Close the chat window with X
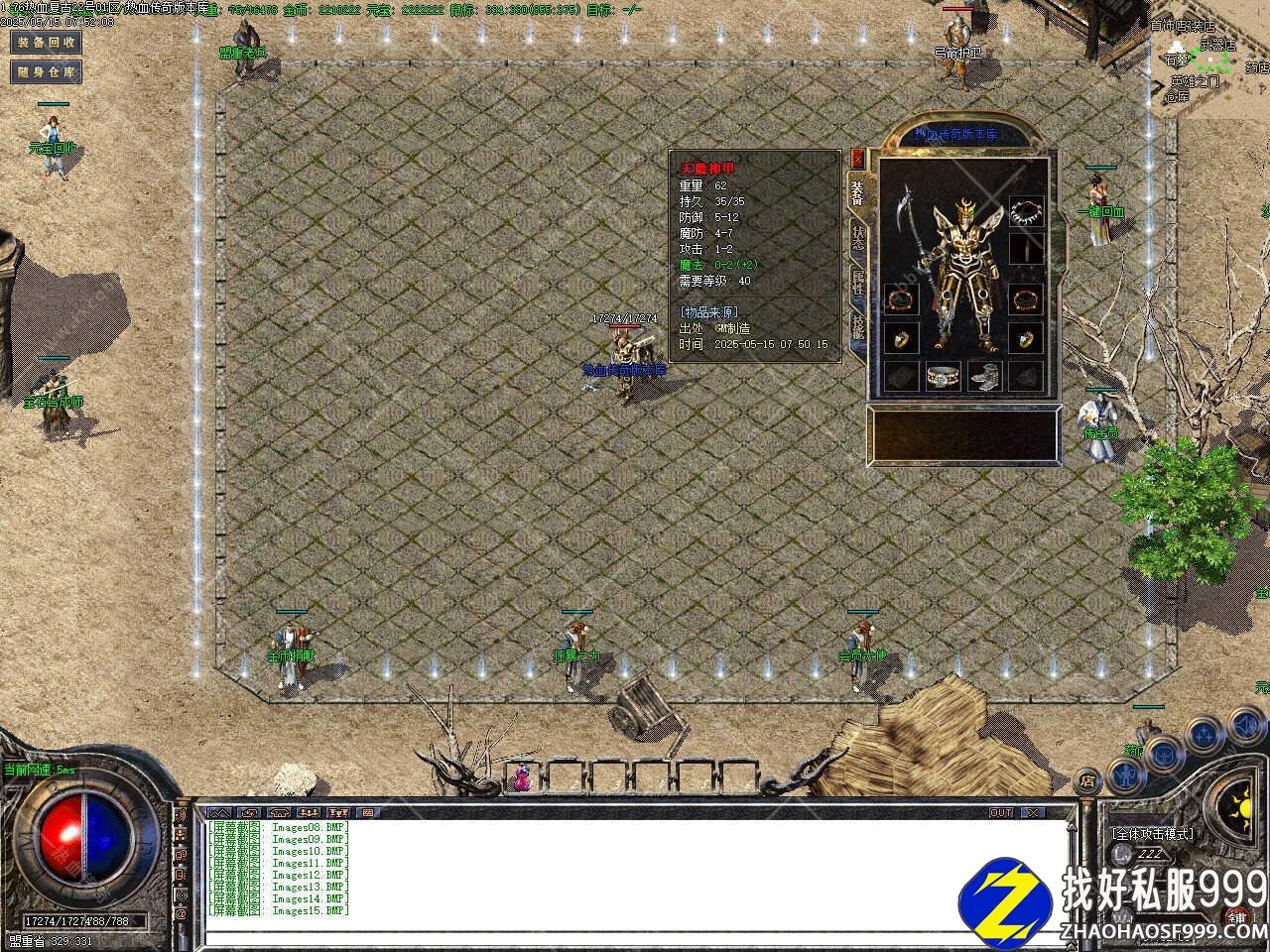 click(1033, 812)
